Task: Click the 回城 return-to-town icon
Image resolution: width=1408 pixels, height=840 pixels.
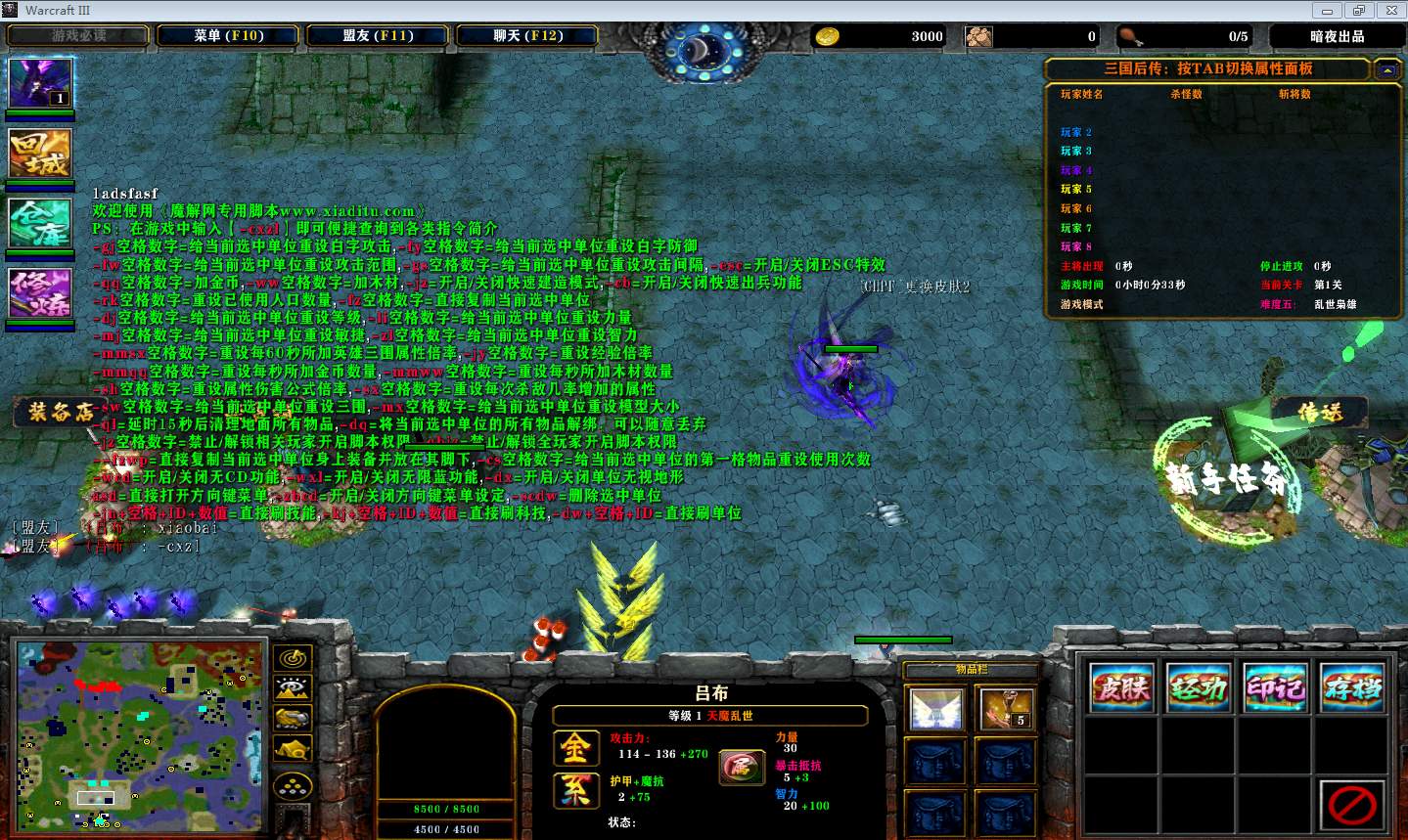Action: click(x=40, y=154)
